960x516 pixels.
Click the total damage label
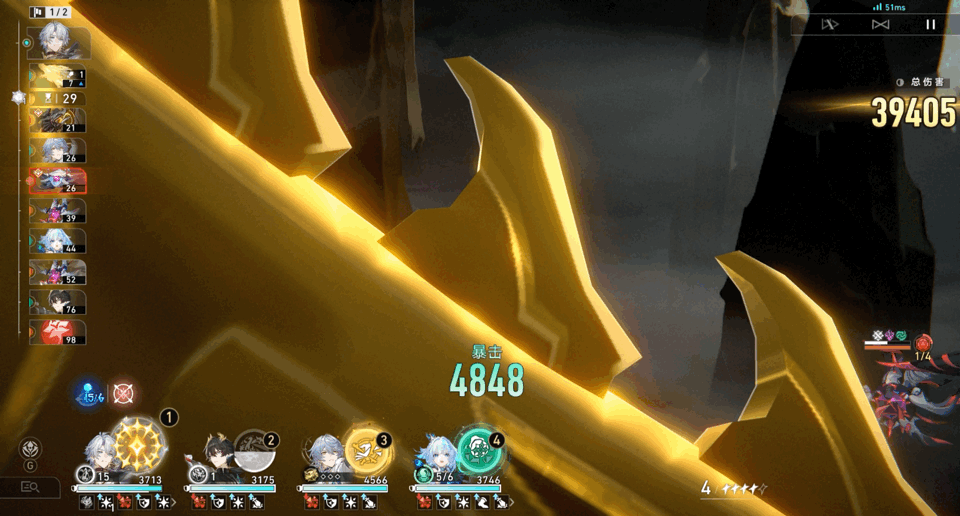pos(925,82)
